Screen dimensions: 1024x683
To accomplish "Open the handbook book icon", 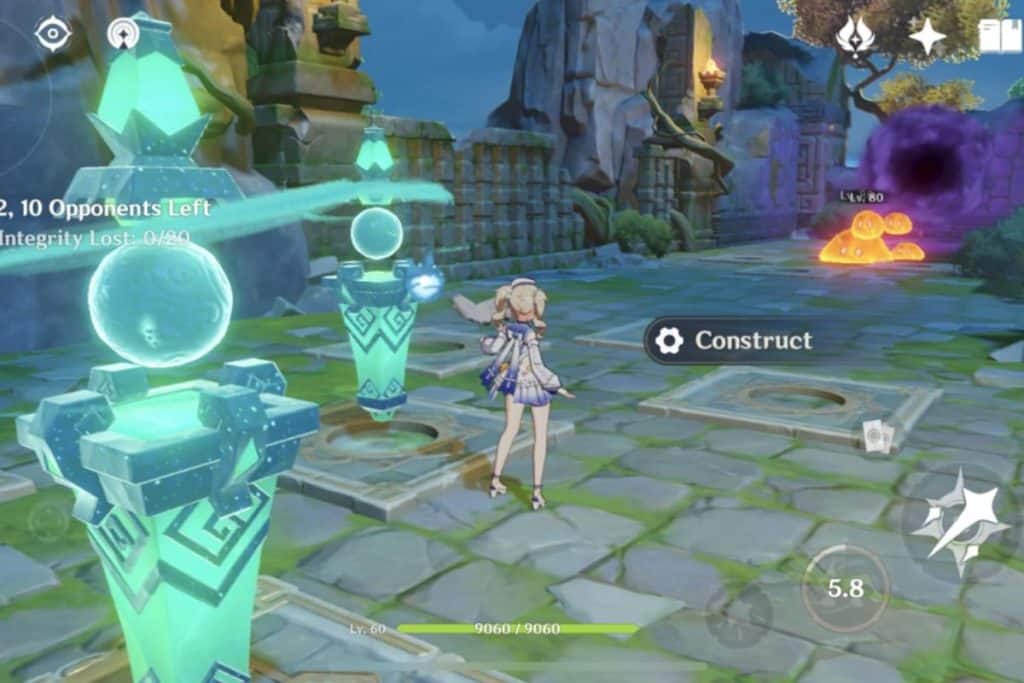I will pos(999,37).
